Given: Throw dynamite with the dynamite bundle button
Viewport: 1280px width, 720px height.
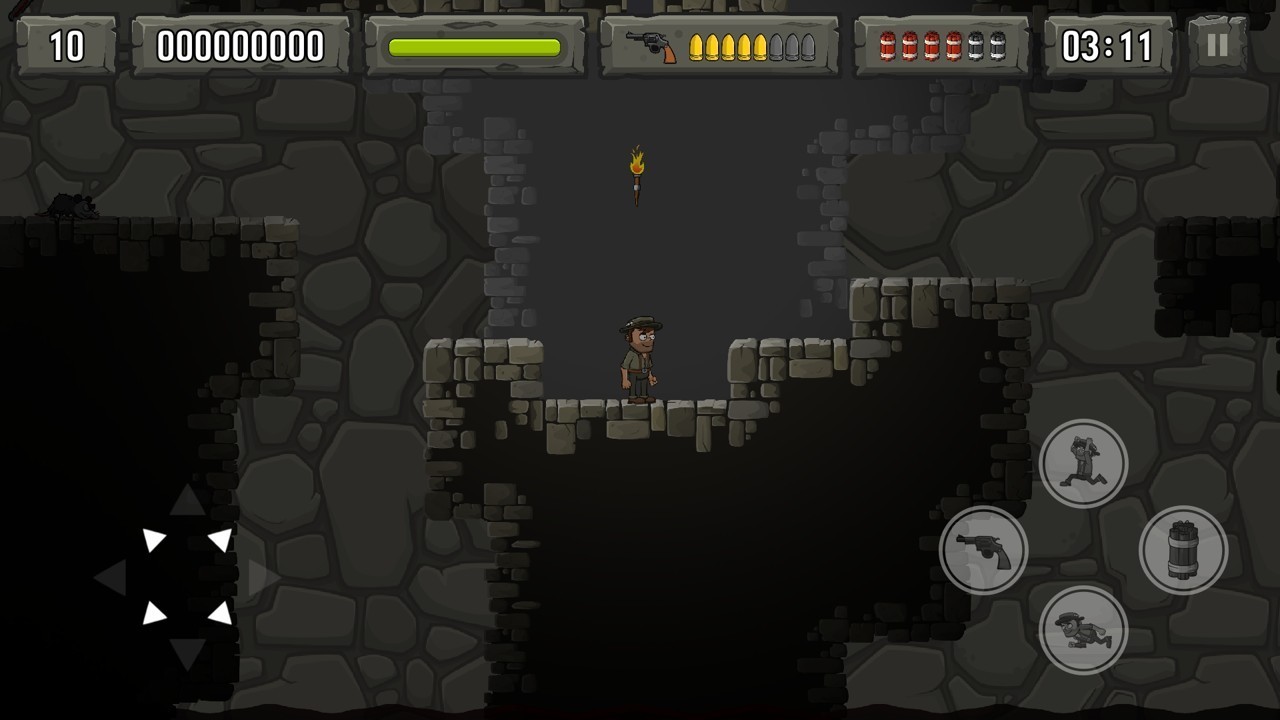Looking at the screenshot, I should (1183, 550).
